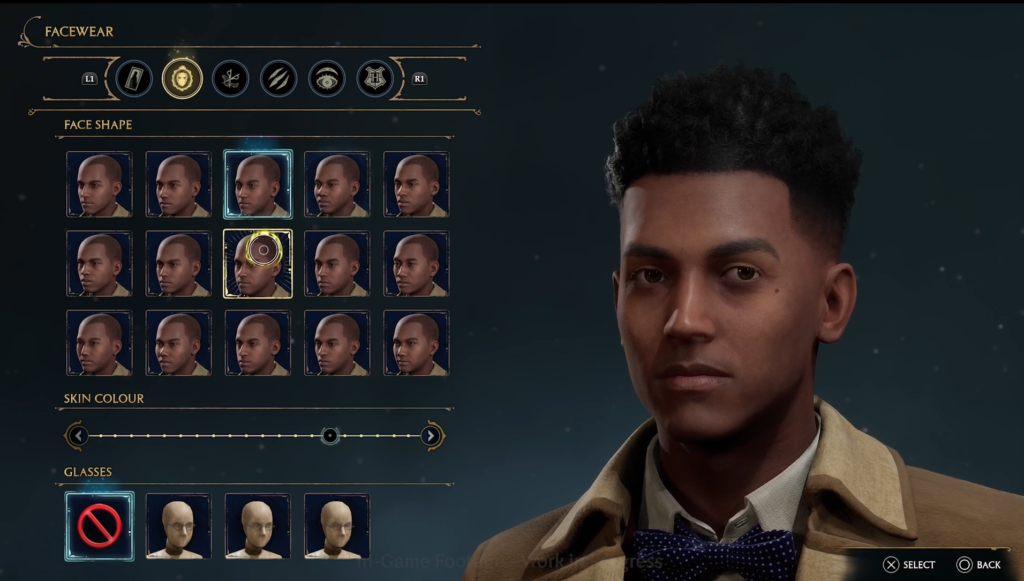Click the Skin Colour slider handle
Screen dimensions: 1024x581
(x=330, y=436)
